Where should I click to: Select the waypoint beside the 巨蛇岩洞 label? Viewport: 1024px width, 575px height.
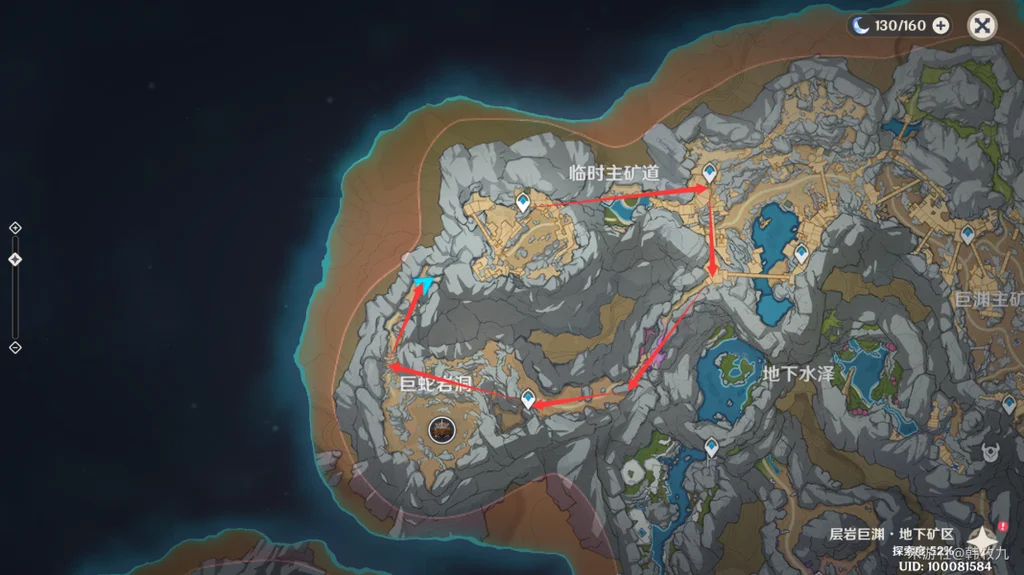(x=528, y=398)
